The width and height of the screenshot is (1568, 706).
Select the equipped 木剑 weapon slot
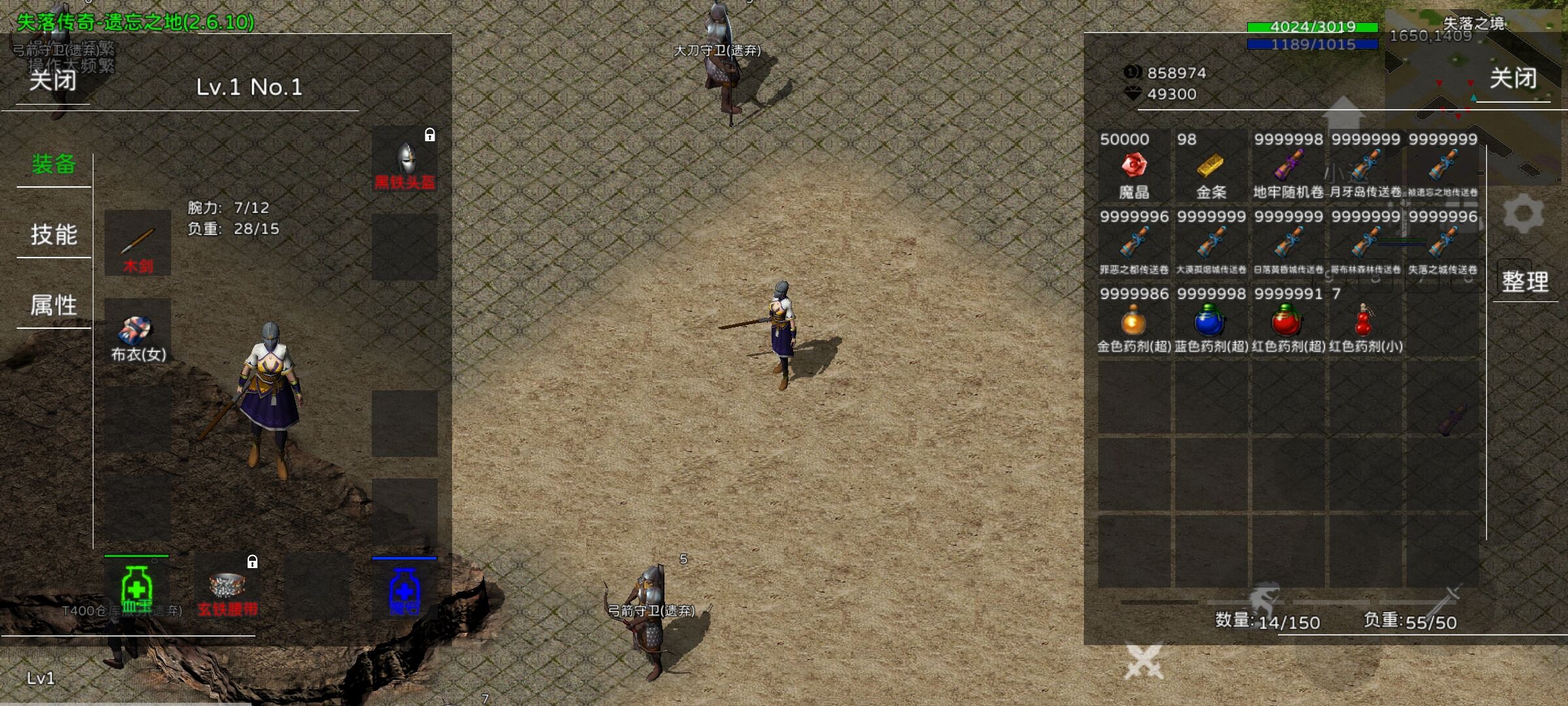[x=138, y=243]
